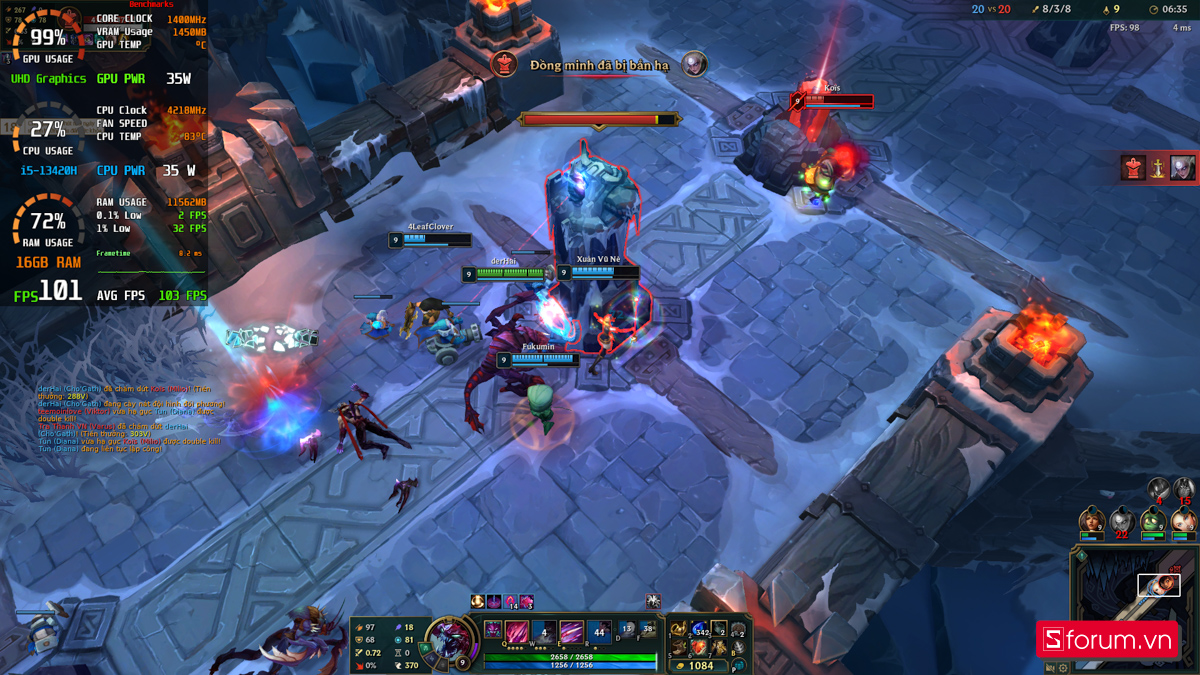Image resolution: width=1200 pixels, height=675 pixels.
Task: Trigger the D summoner spell
Action: [x=626, y=631]
